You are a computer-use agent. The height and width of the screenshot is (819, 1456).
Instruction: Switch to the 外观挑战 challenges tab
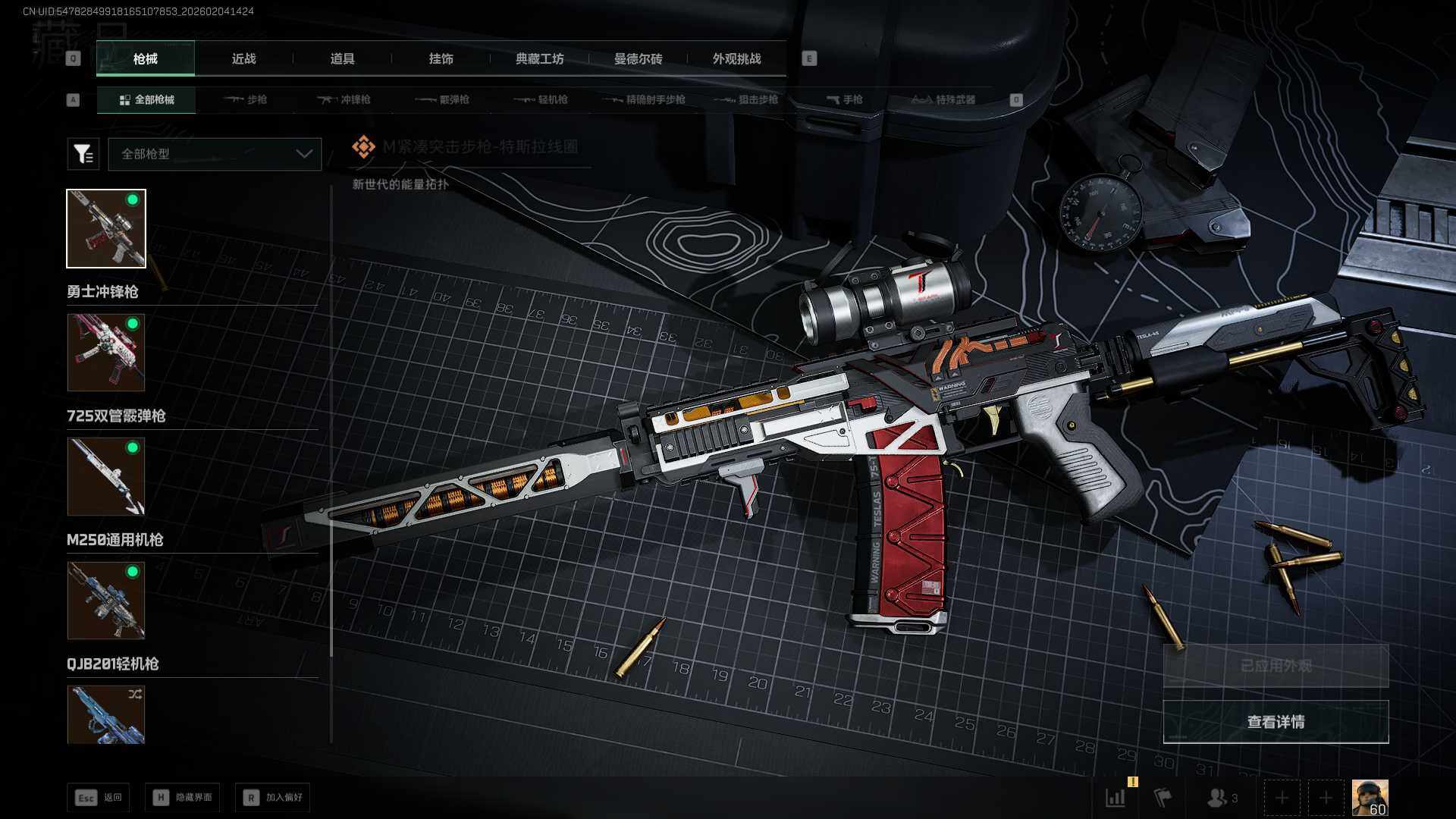click(736, 59)
